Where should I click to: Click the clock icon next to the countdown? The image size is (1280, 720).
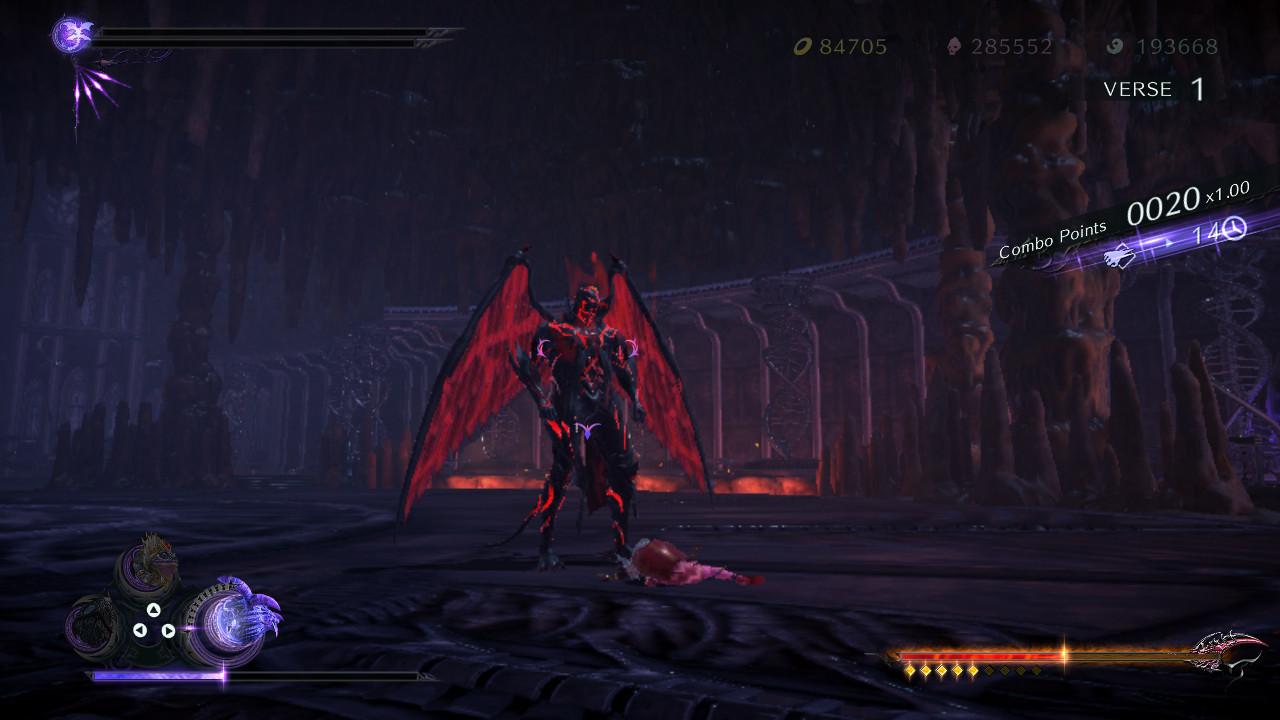point(1233,228)
